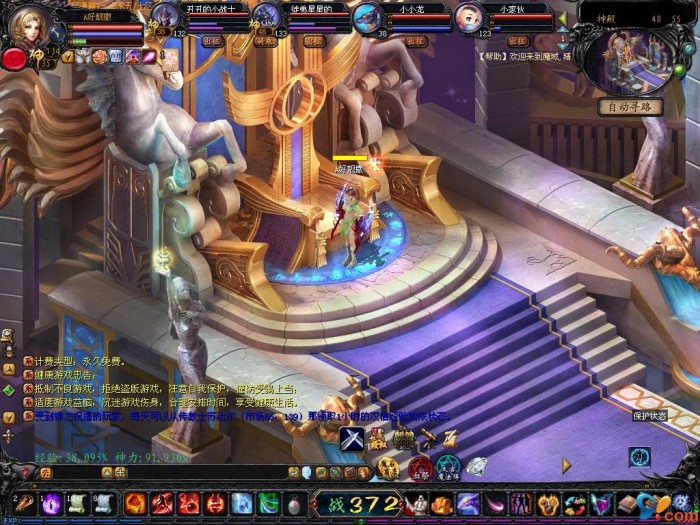Click the green diamond chat icon
700x525 pixels.
point(8,389)
